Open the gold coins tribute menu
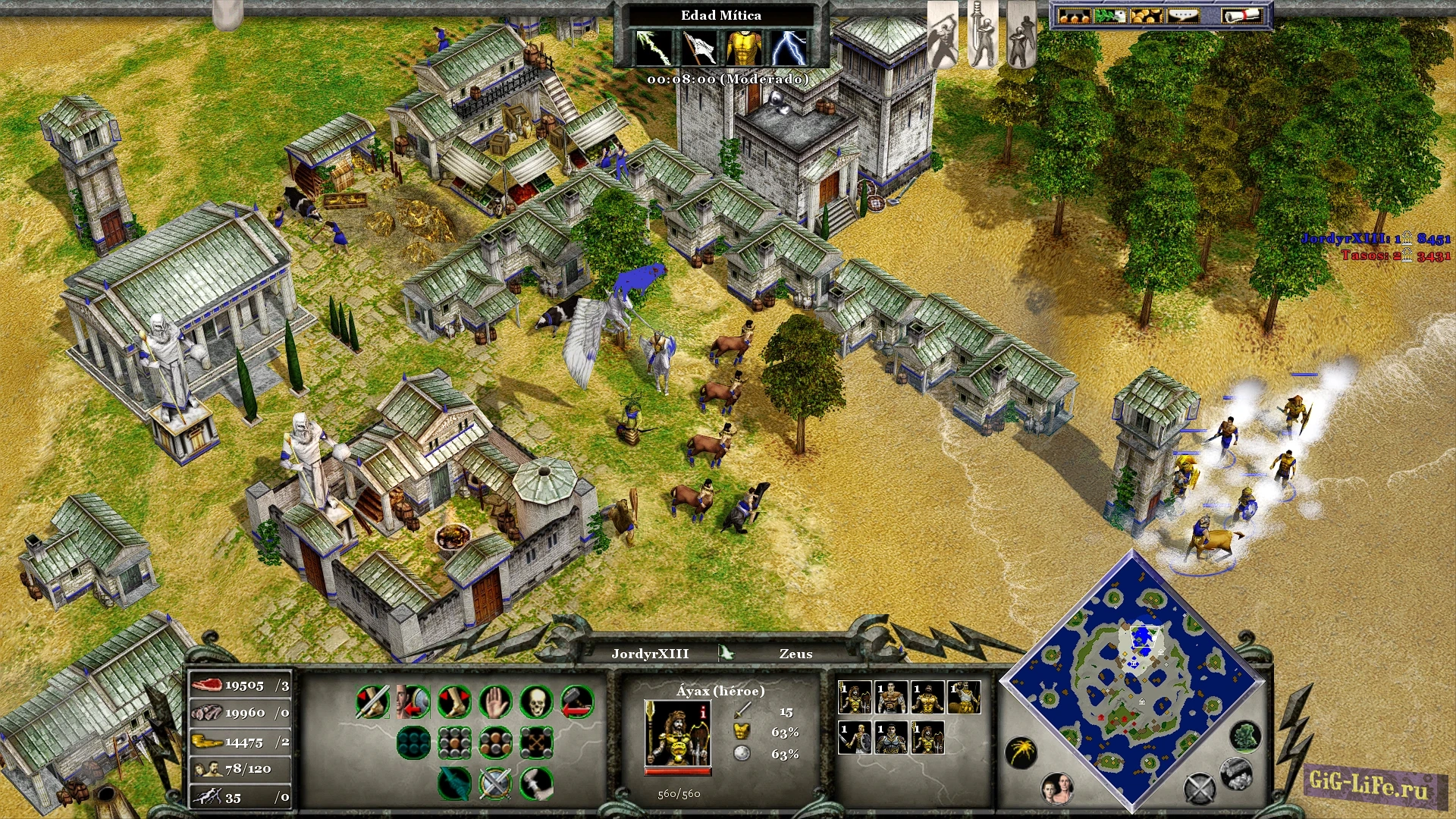Screen dimensions: 1456x819 pyautogui.click(x=1146, y=16)
